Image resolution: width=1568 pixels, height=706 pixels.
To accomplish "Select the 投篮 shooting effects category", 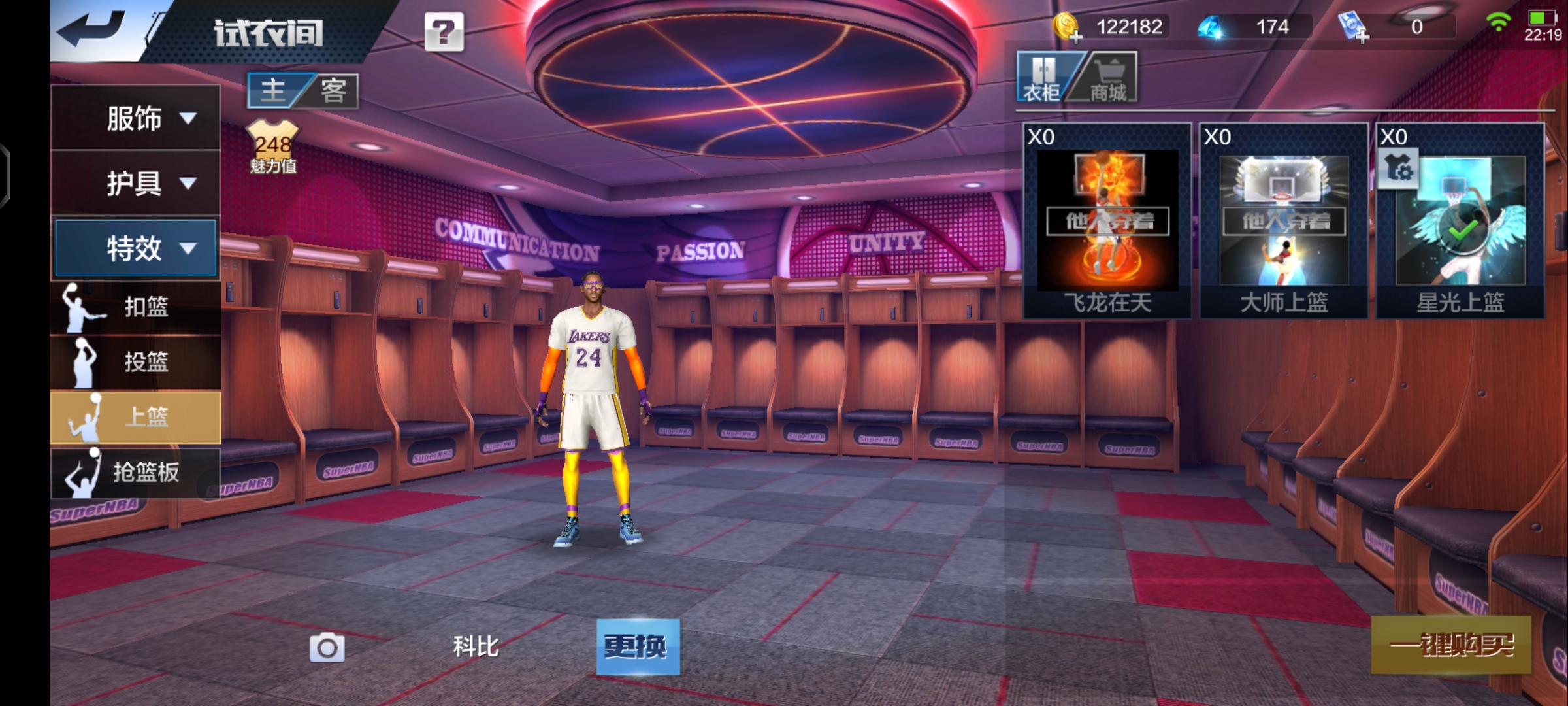I will 135,361.
